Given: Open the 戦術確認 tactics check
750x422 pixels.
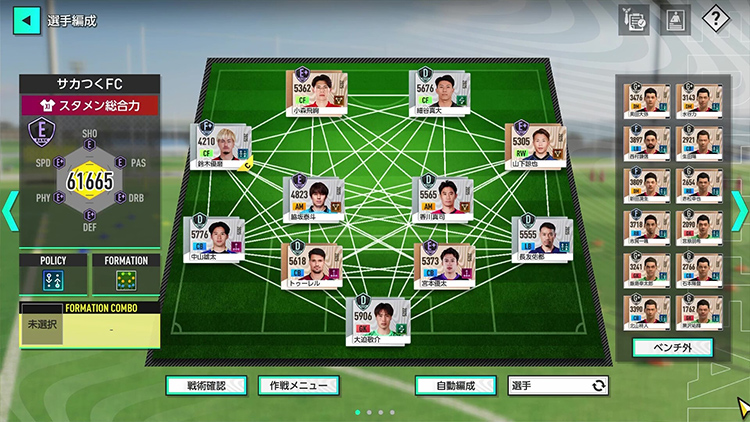Looking at the screenshot, I should [x=206, y=385].
